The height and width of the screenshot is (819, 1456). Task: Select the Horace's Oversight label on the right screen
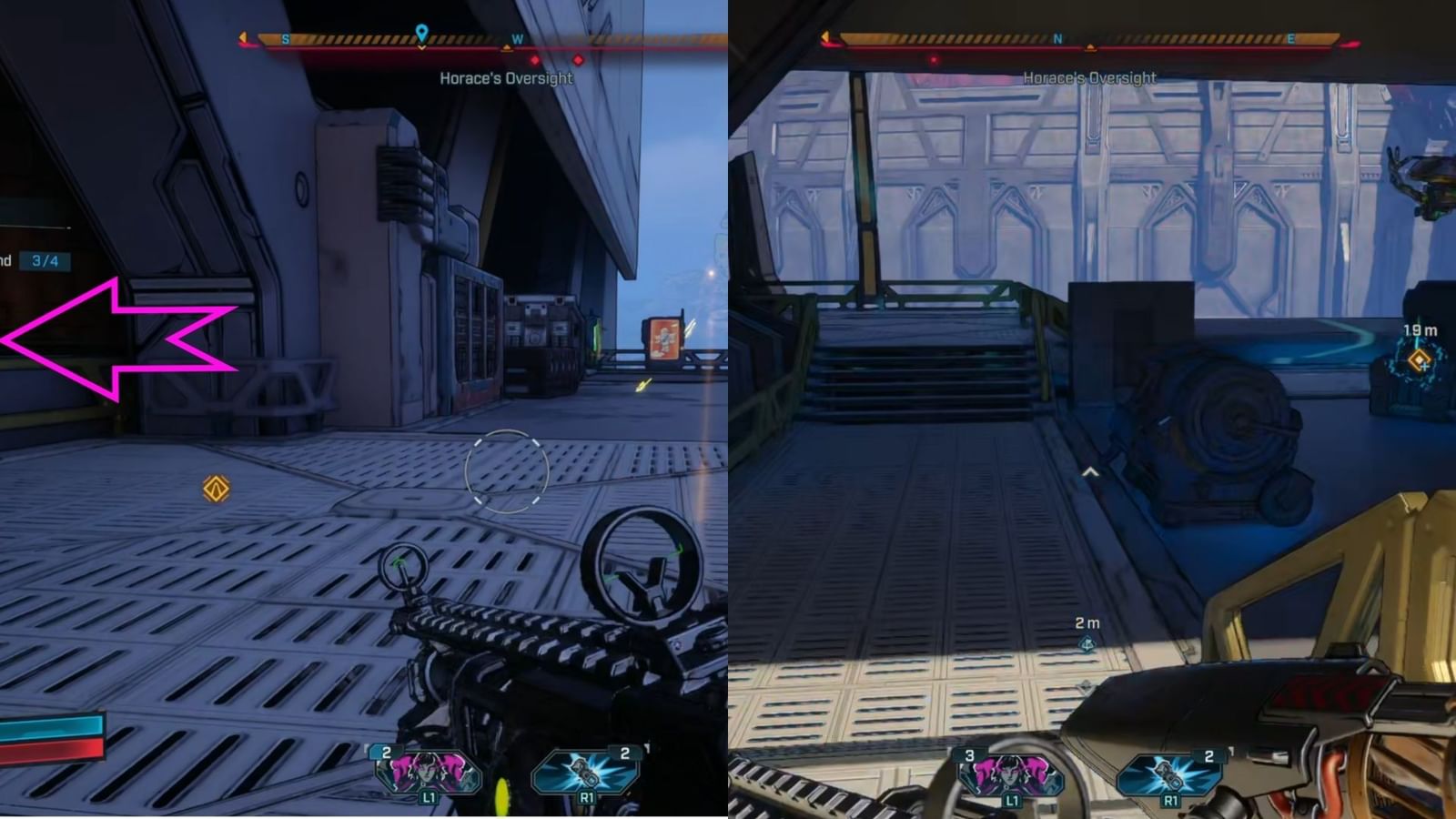click(1088, 78)
